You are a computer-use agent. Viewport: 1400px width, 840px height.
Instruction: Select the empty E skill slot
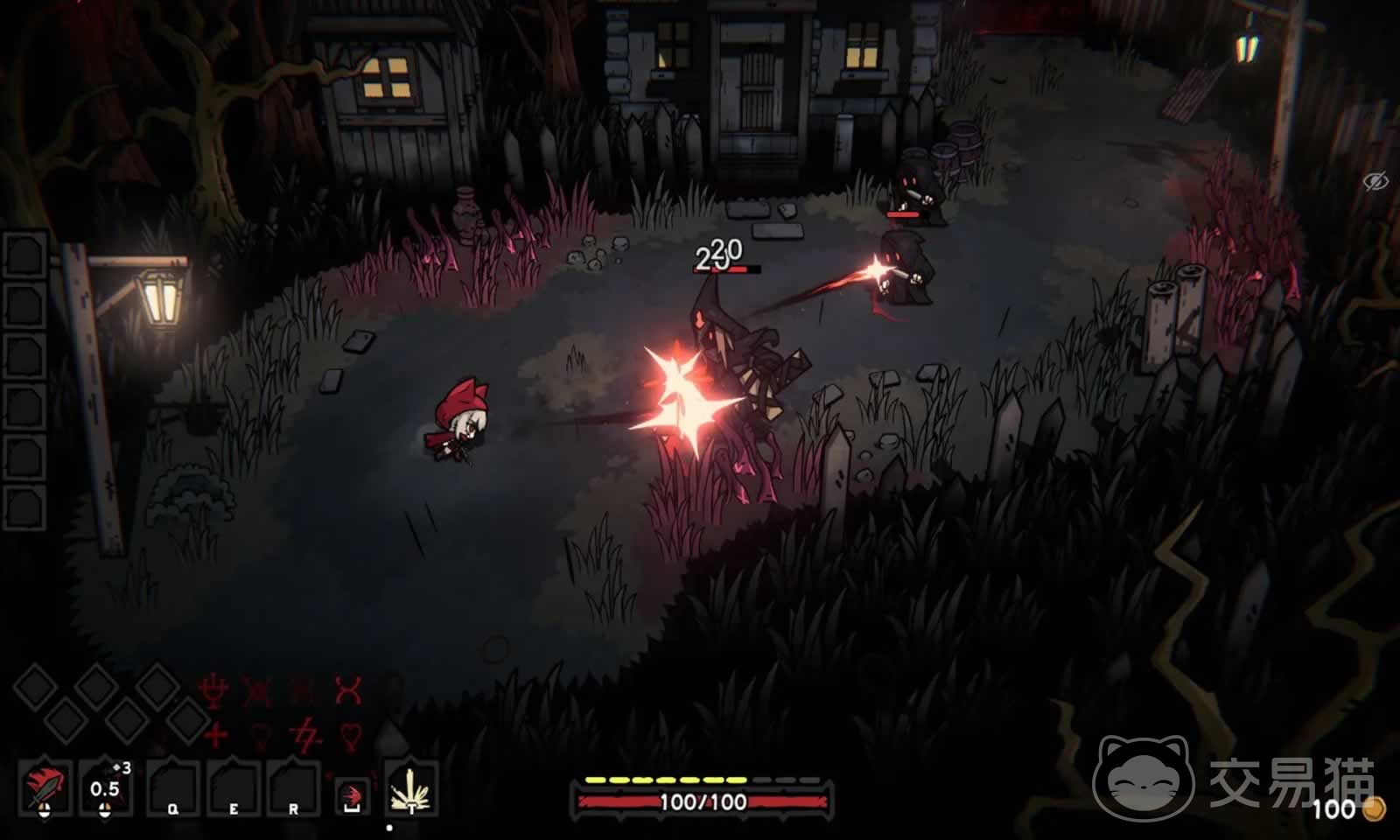234,787
